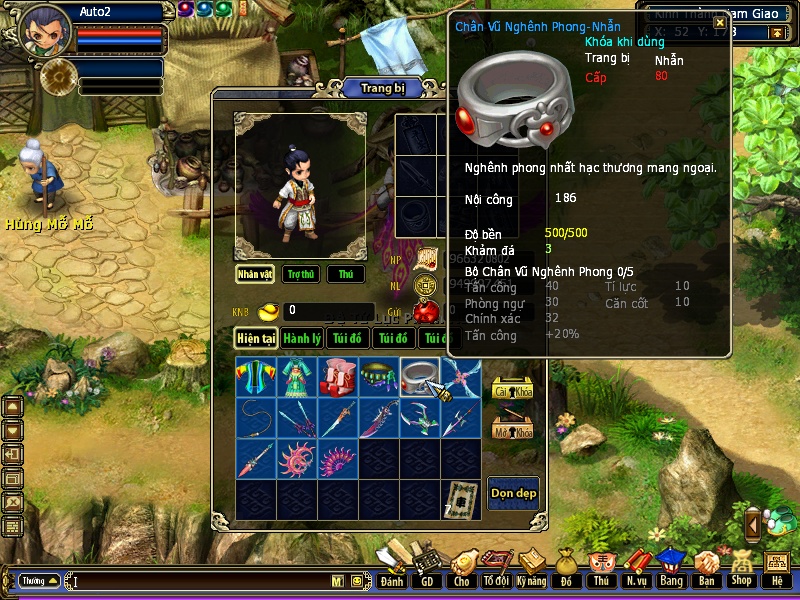Open the Thường chat channel dropdown
The height and width of the screenshot is (600, 800).
(40, 580)
